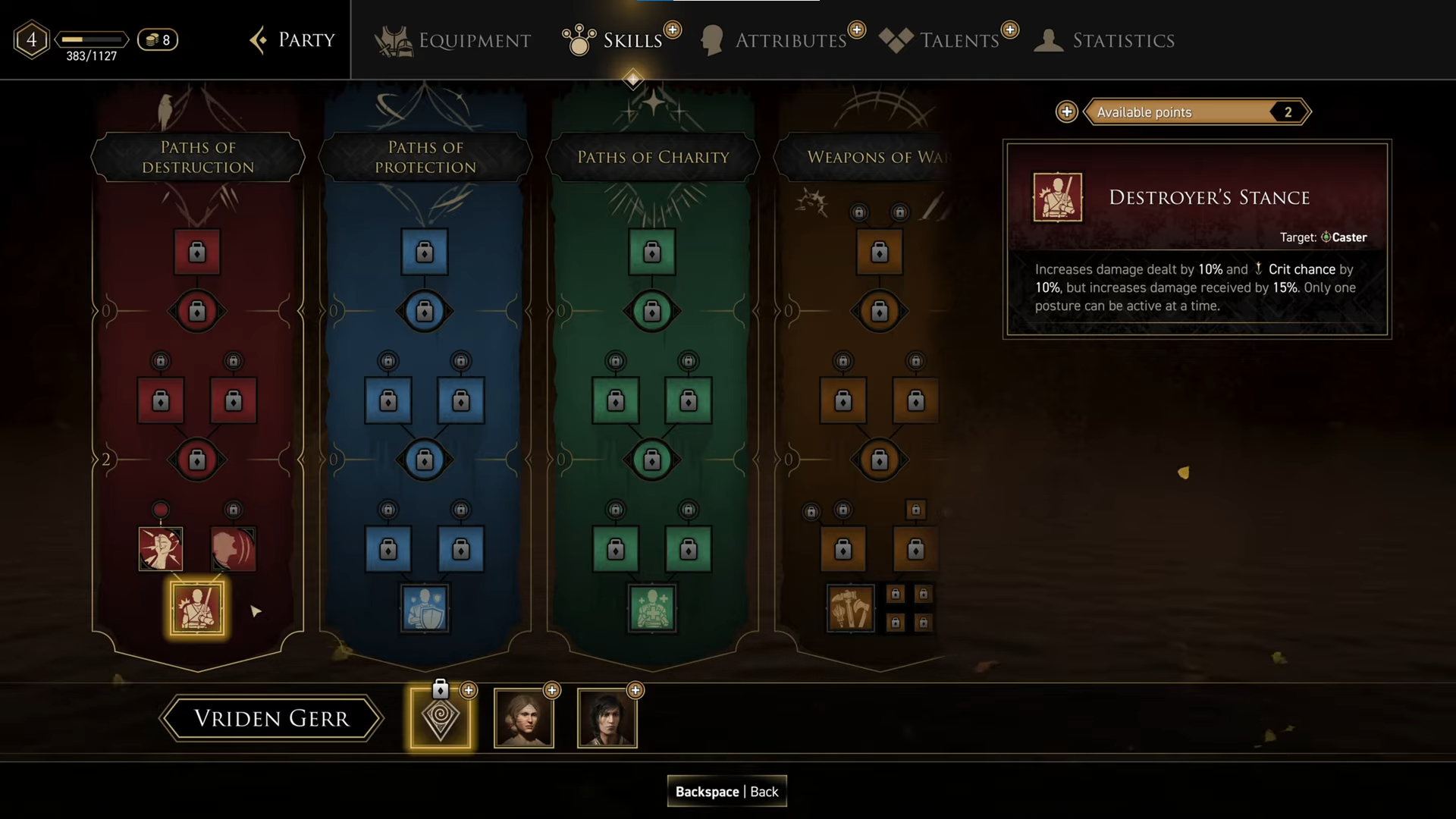
Task: Switch to the Talents tab
Action: pyautogui.click(x=941, y=40)
